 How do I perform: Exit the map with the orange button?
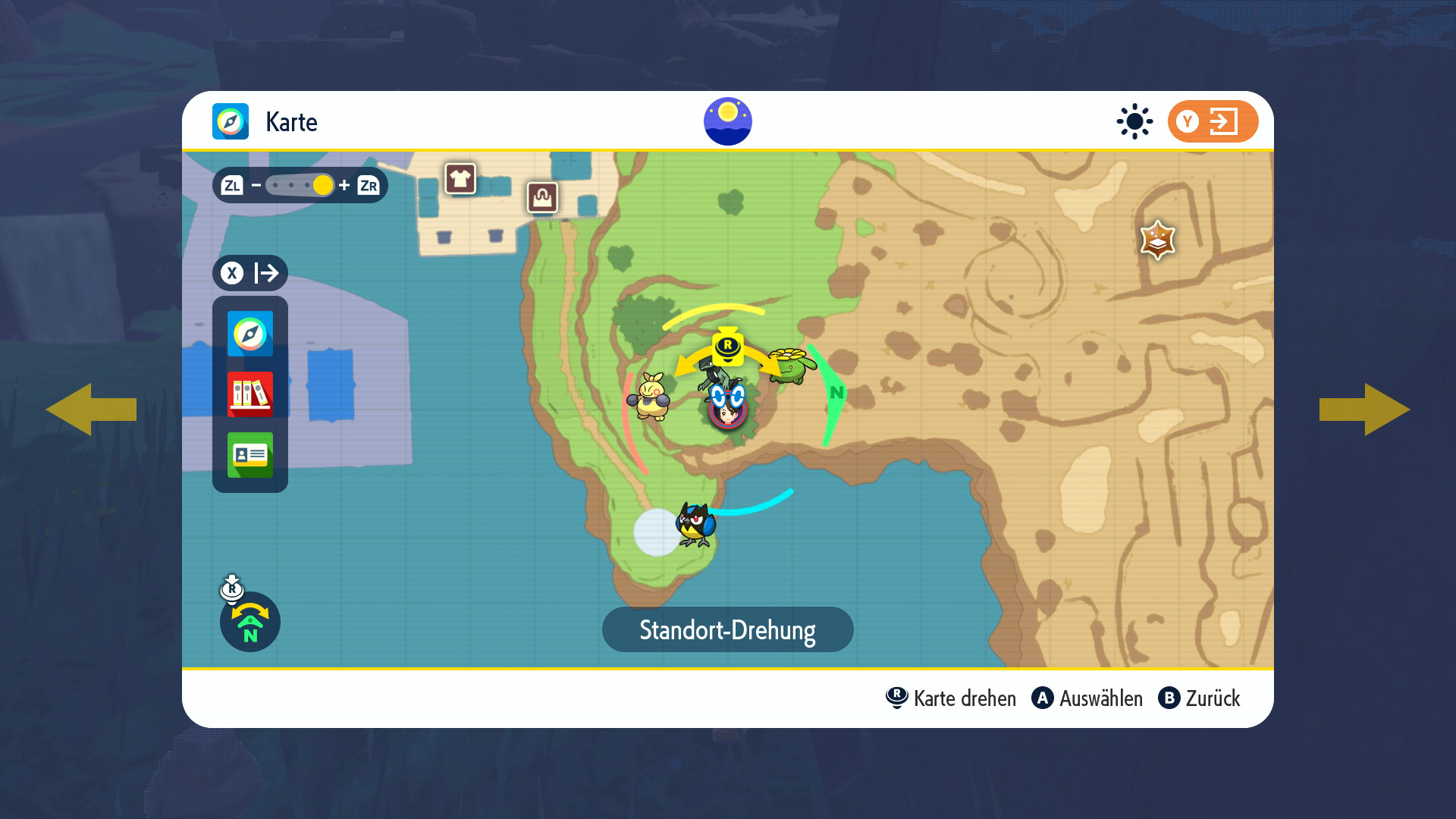click(1213, 121)
